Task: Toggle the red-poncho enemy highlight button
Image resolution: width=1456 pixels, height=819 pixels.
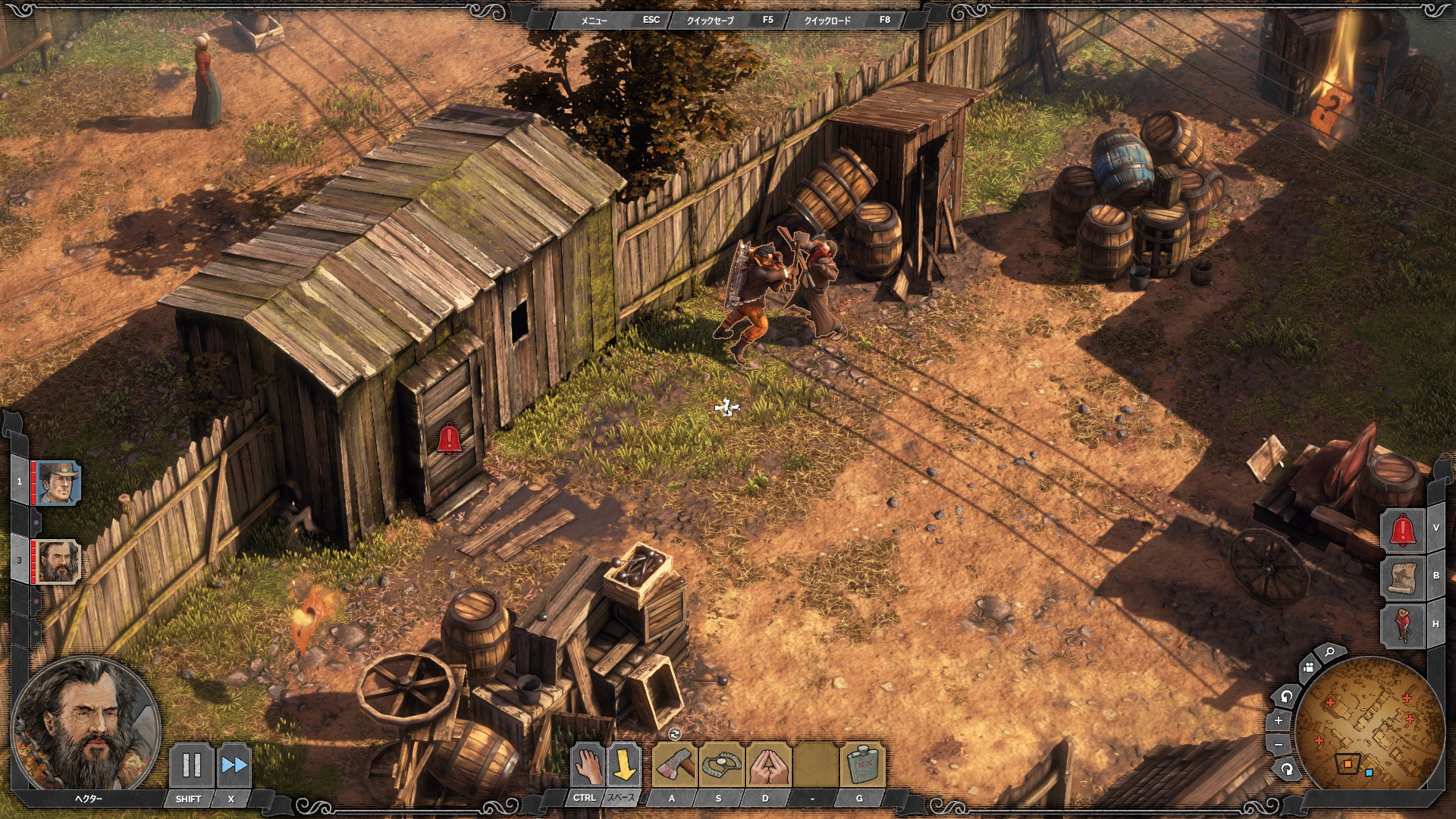Action: [1402, 625]
